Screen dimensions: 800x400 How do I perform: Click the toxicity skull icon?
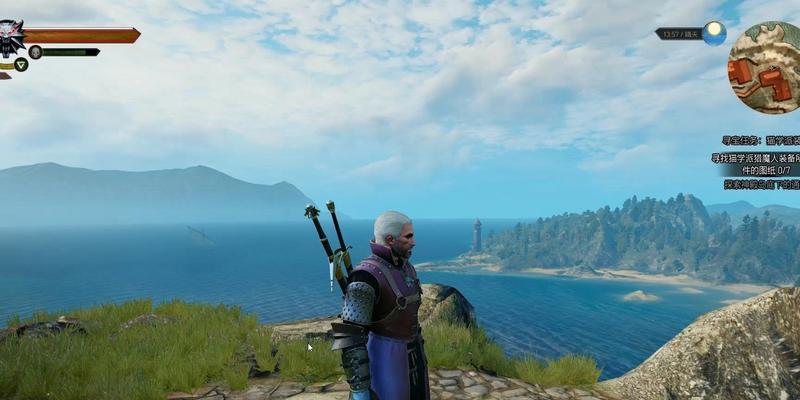click(35, 52)
